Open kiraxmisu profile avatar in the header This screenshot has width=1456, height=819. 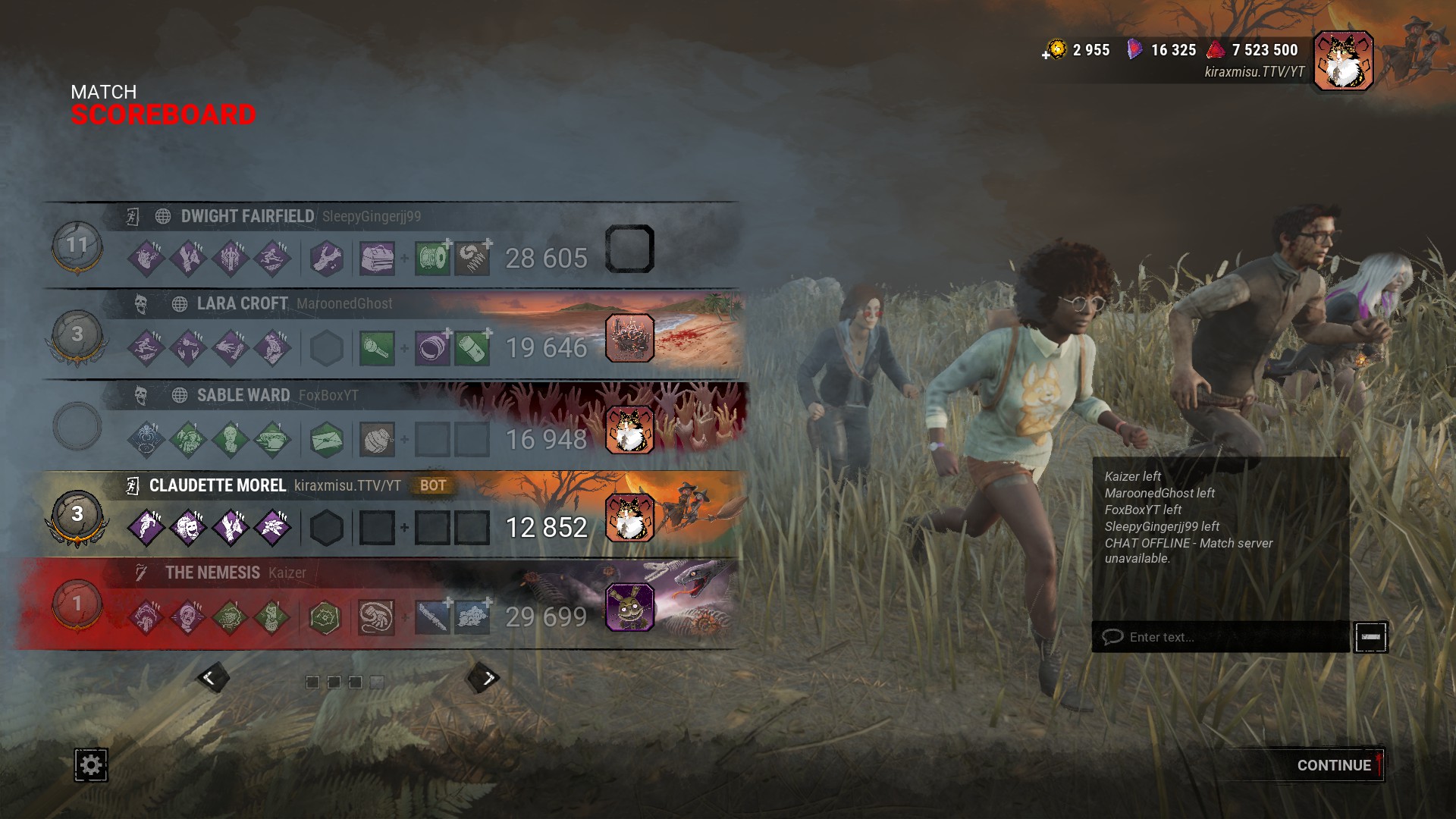pyautogui.click(x=1343, y=61)
